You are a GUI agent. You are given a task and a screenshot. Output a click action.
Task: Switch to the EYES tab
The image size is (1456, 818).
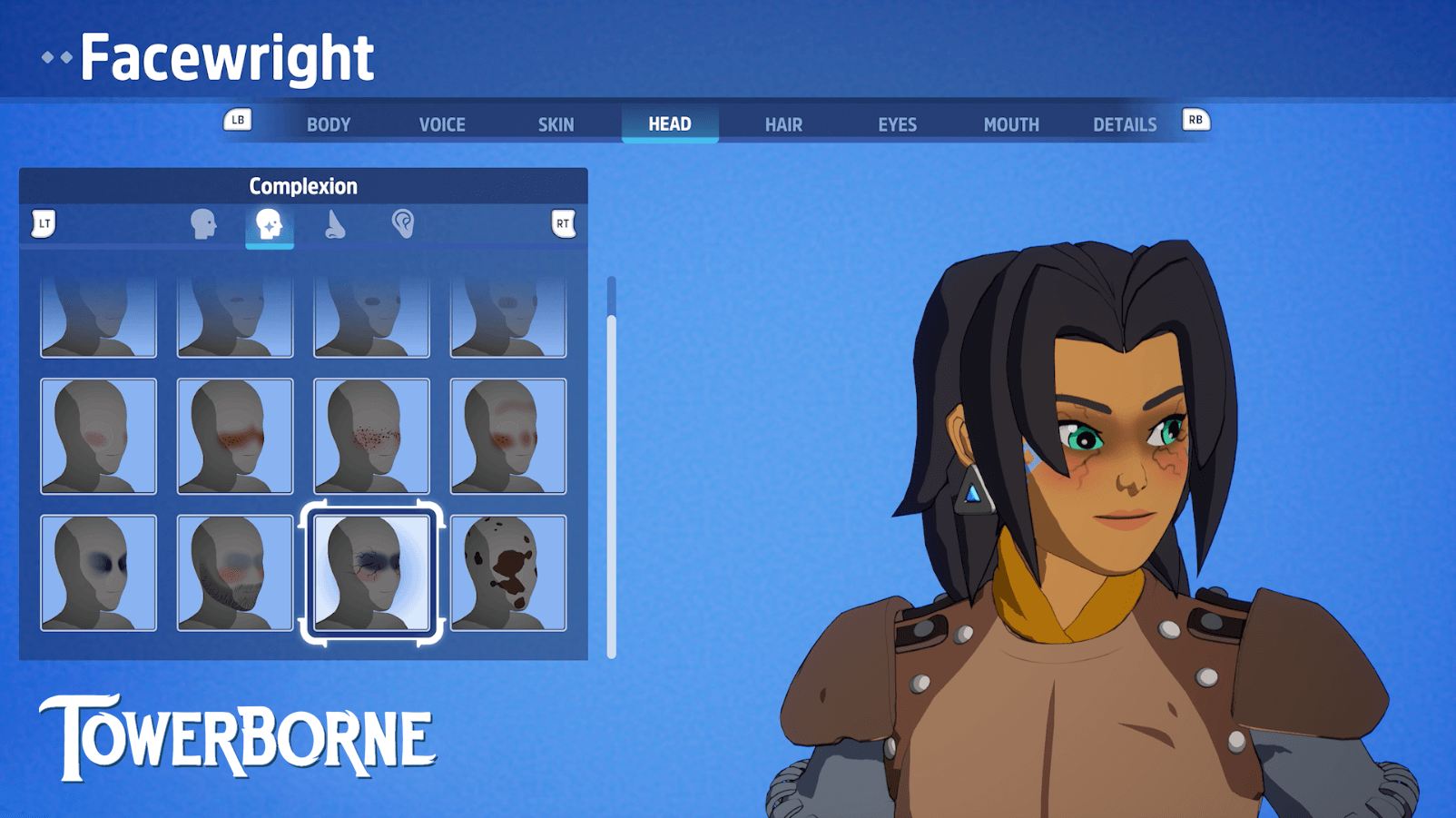click(x=897, y=124)
